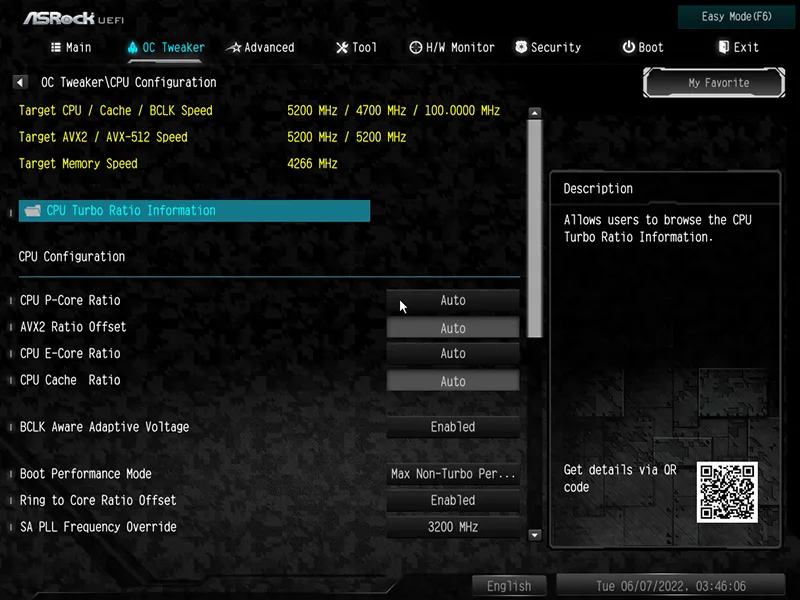Image resolution: width=800 pixels, height=600 pixels.
Task: Open the Security tab
Action: [x=548, y=47]
